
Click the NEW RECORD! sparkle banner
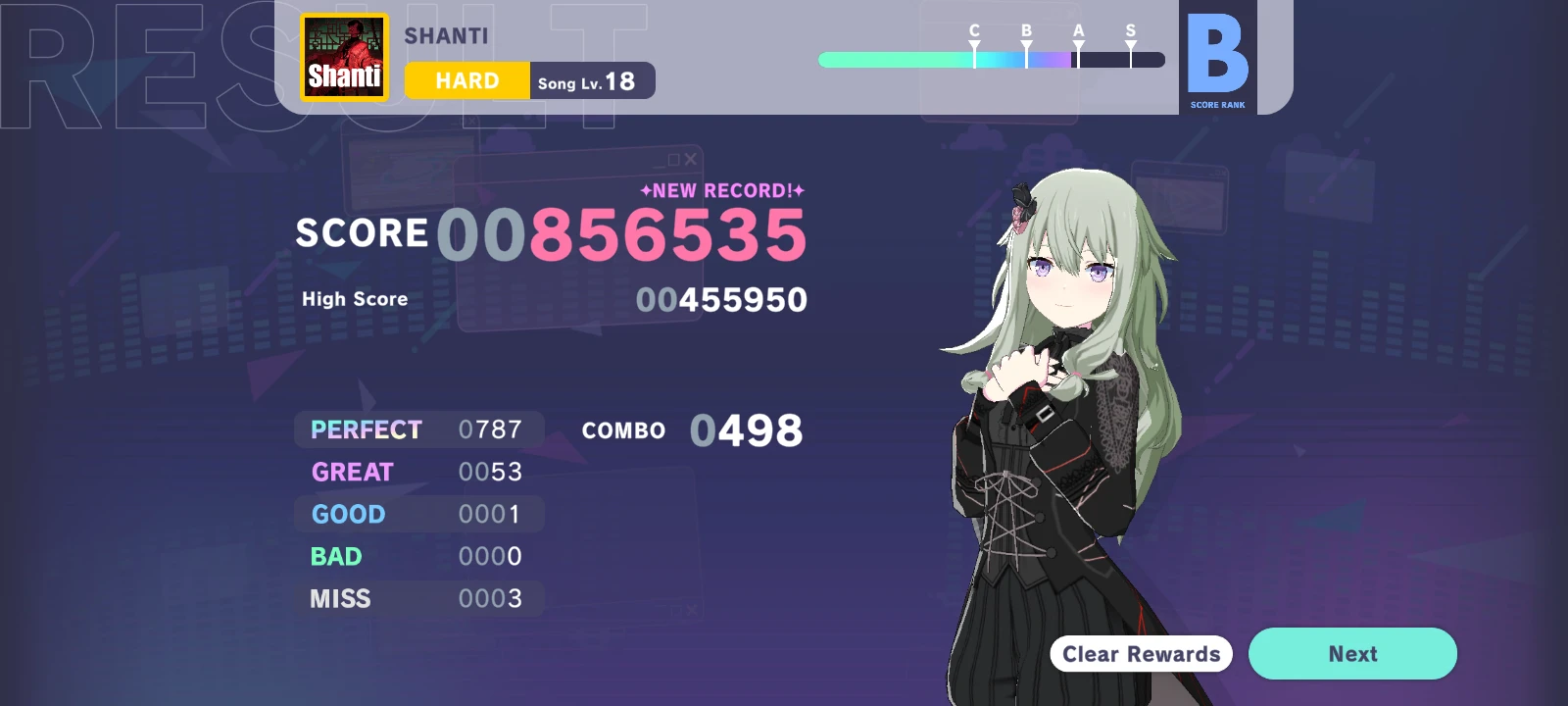[x=721, y=190]
